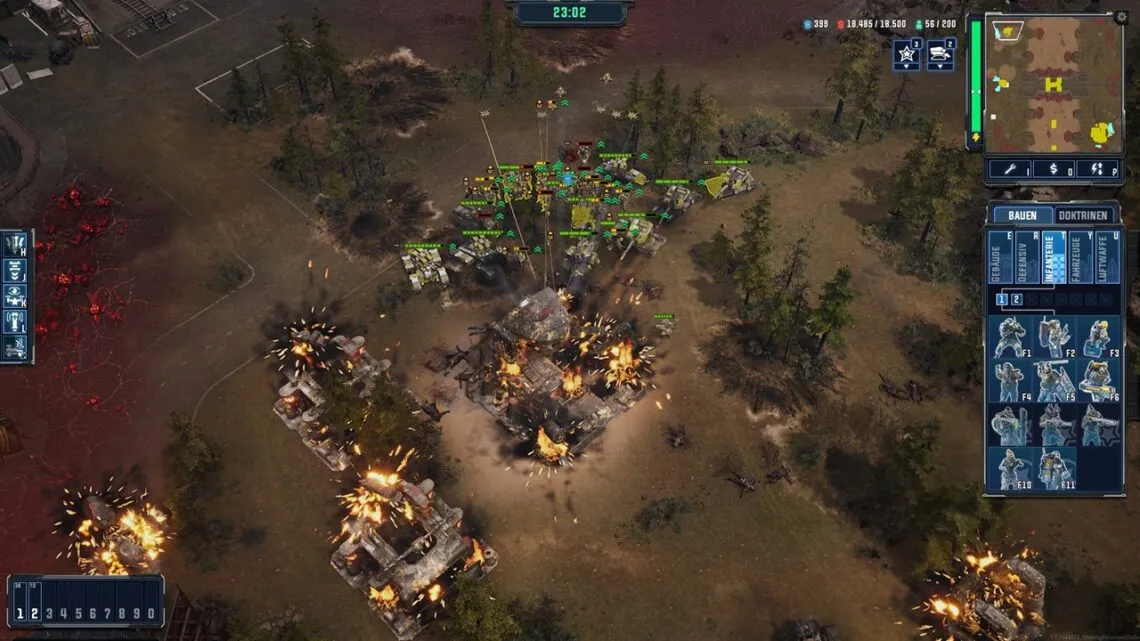Choose the Defensiv build category

pos(1027,258)
